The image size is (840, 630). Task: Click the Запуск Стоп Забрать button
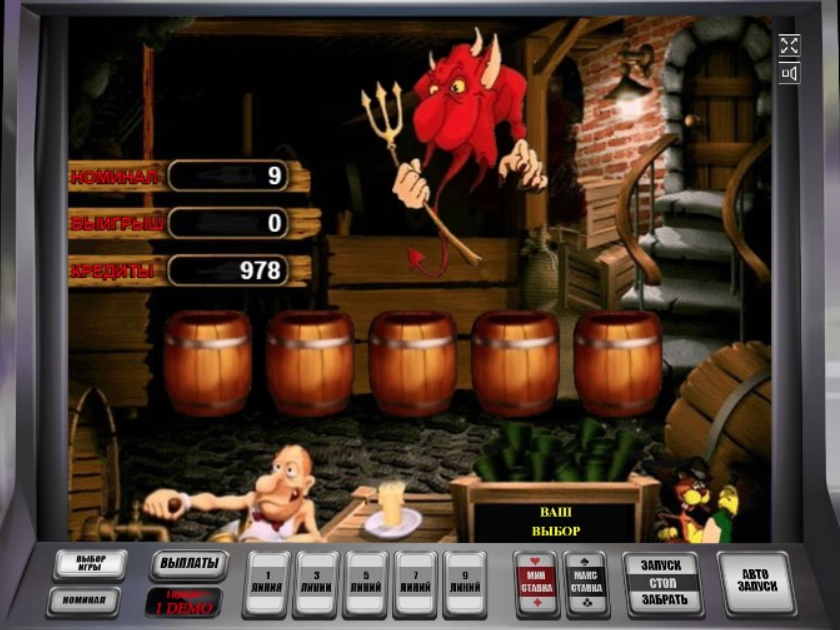(662, 583)
